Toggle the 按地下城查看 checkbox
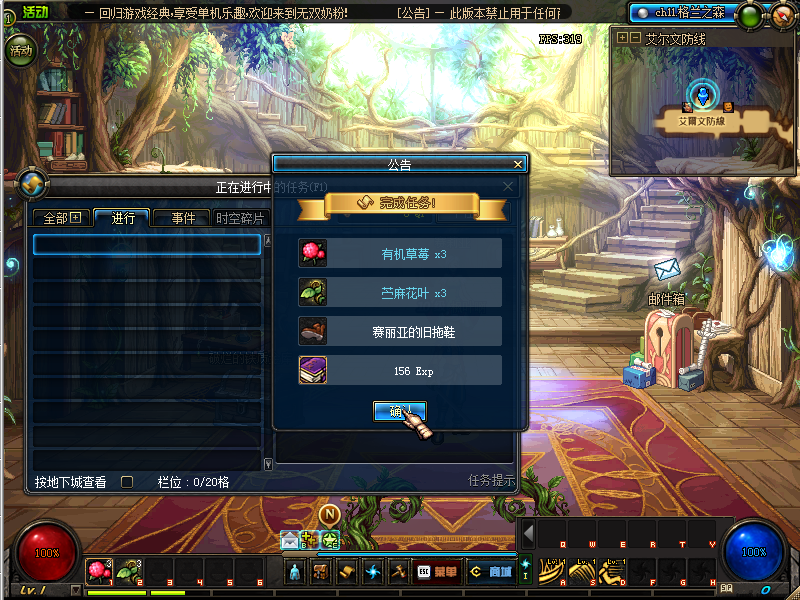The height and width of the screenshot is (600, 800). (x=127, y=482)
